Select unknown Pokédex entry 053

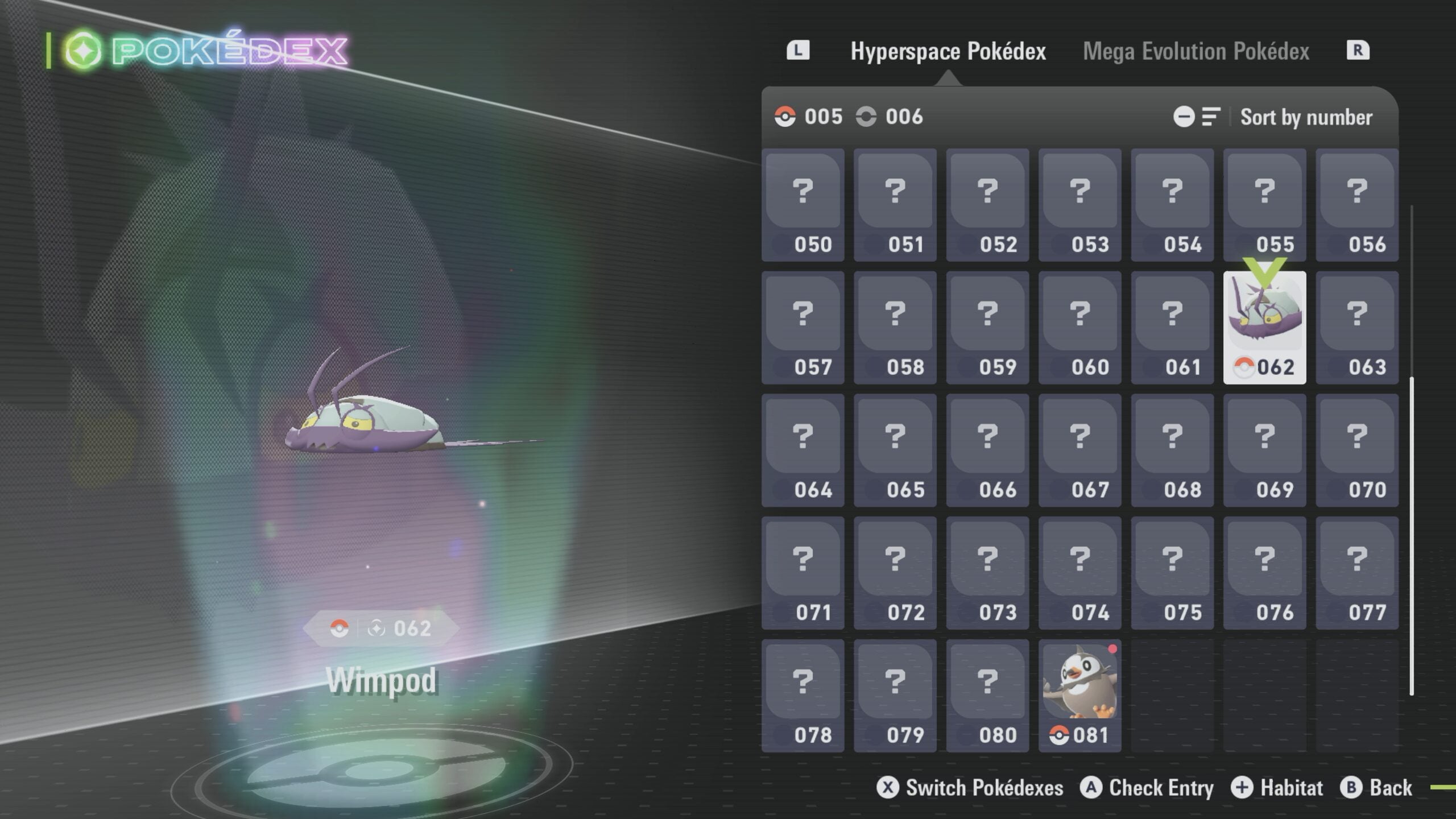[1079, 205]
